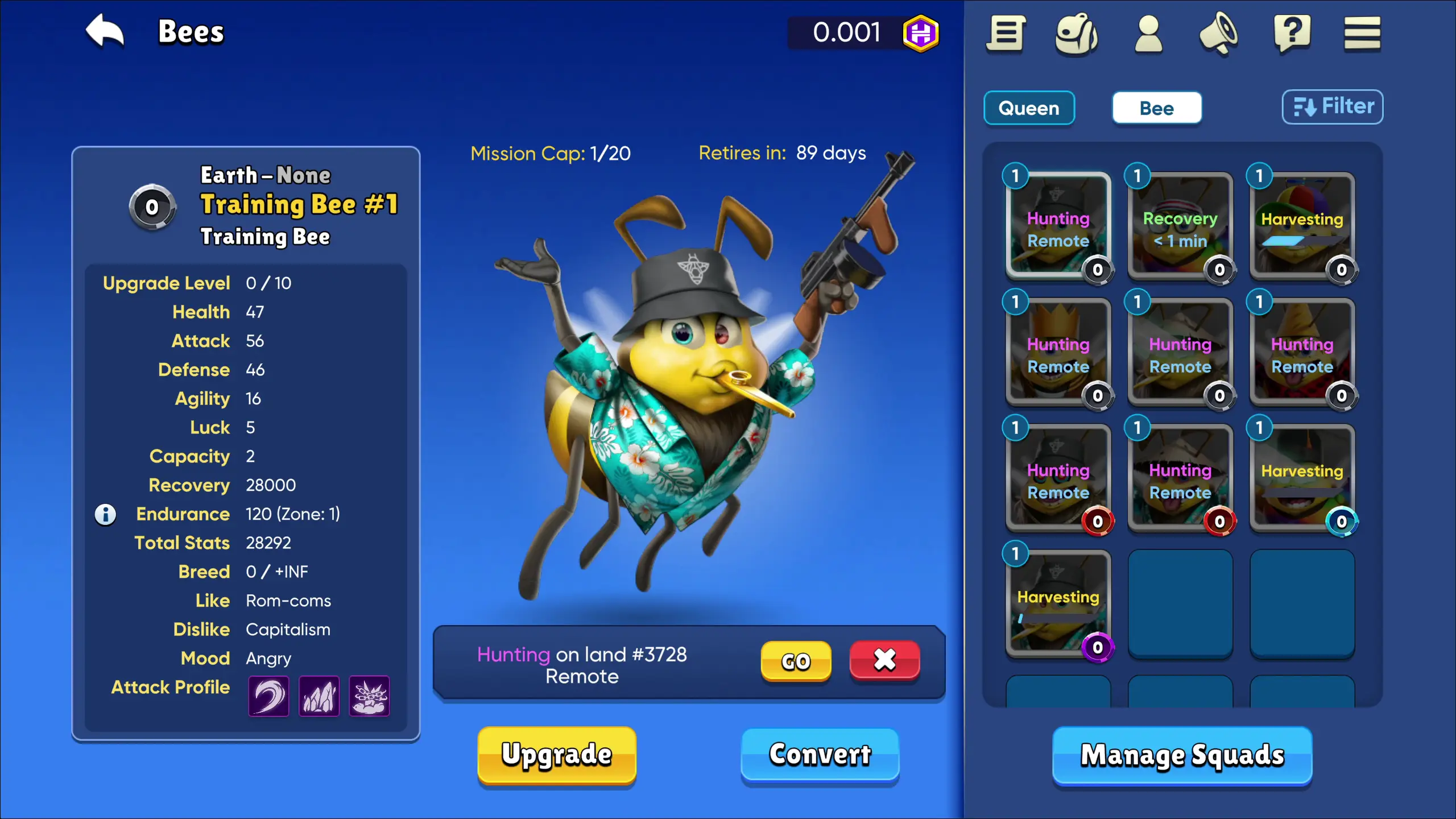This screenshot has height=819, width=1456.
Task: View the Endurance info icon
Action: 105,514
